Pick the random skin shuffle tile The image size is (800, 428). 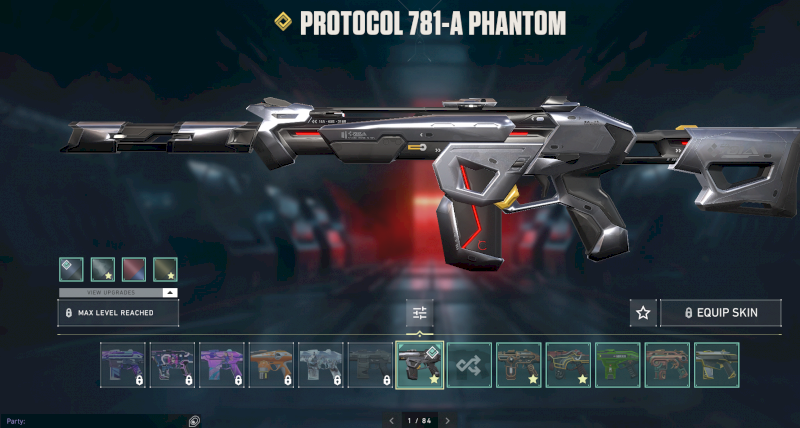[469, 365]
